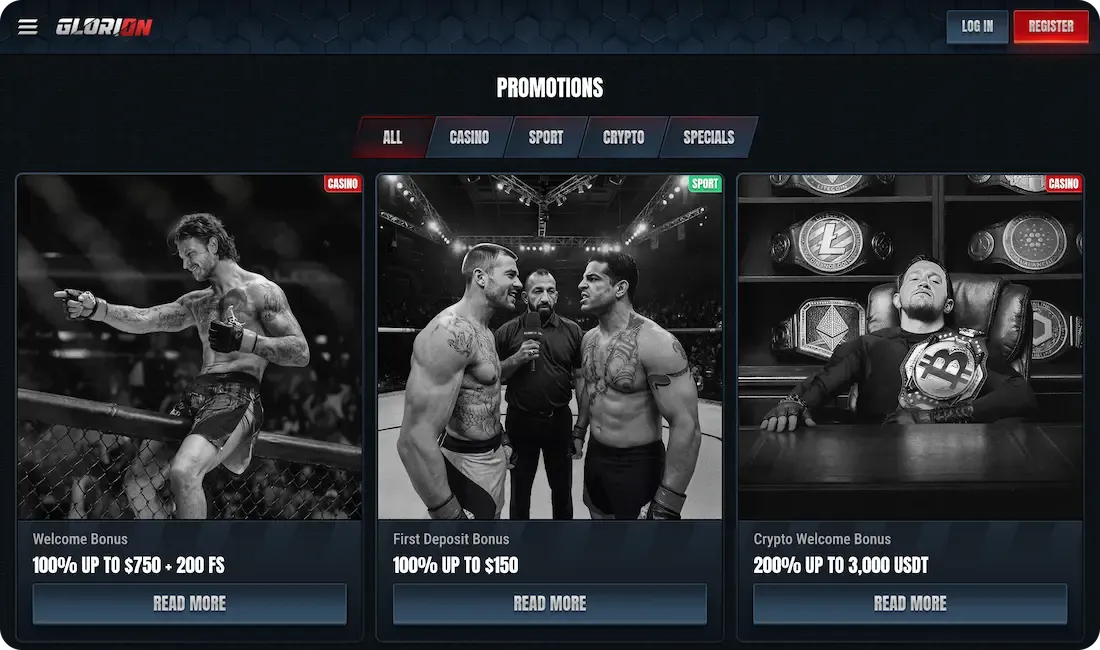Click the Glorion logo
Image resolution: width=1100 pixels, height=650 pixels.
coord(104,27)
